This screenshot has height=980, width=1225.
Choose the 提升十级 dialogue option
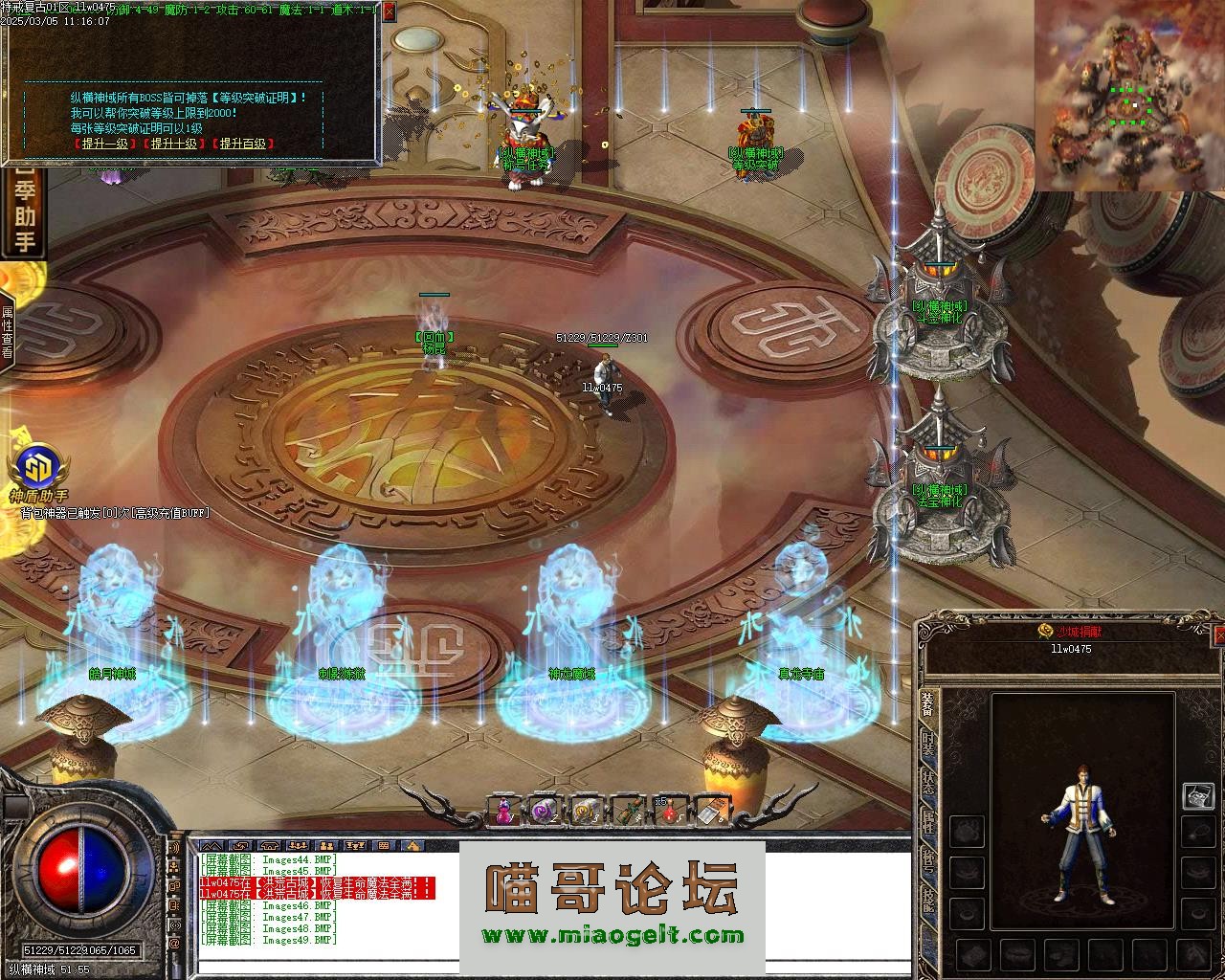point(174,144)
